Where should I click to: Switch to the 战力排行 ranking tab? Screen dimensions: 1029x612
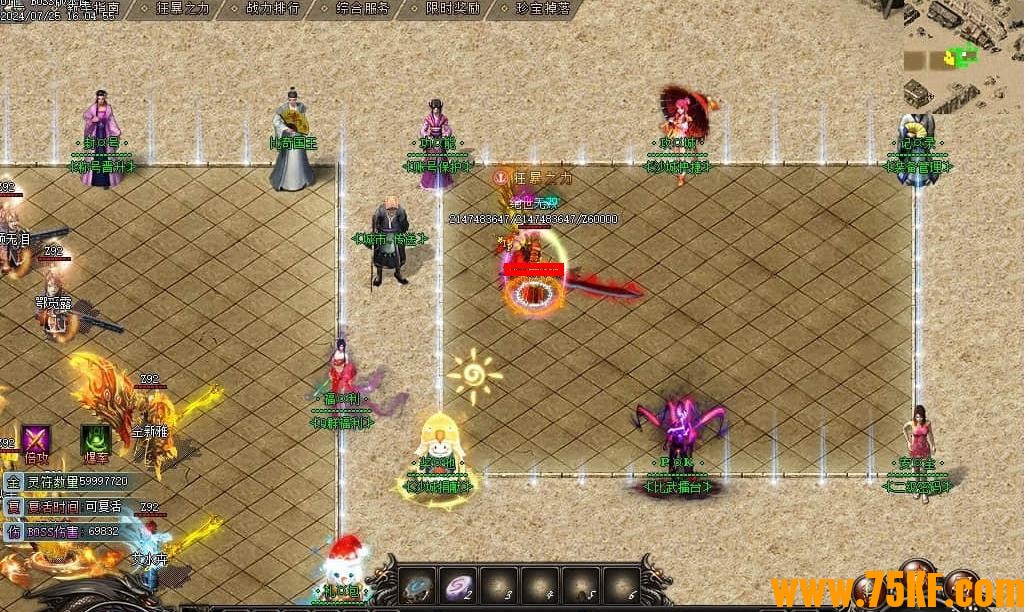273,8
